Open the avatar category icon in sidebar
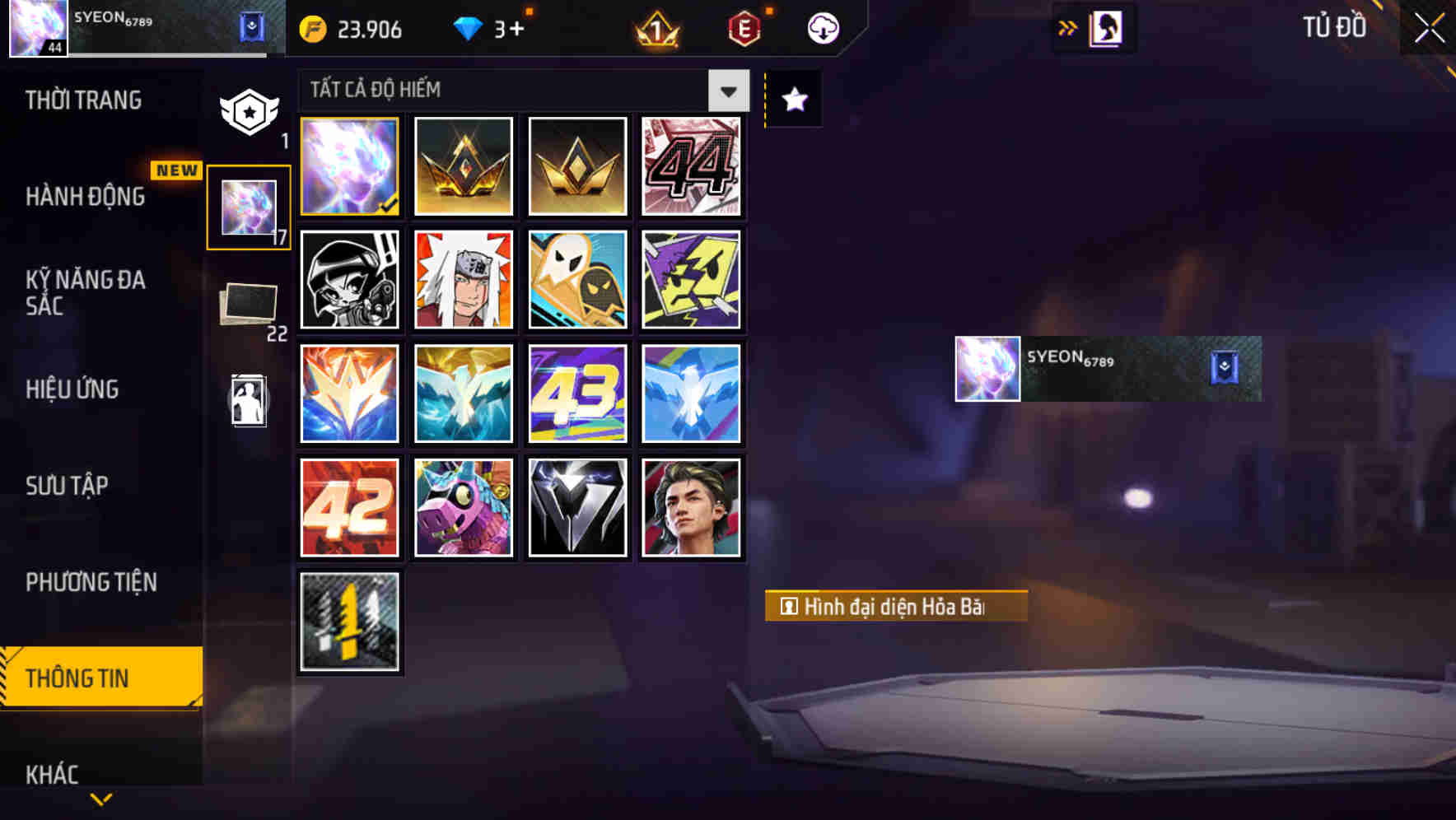 [248, 206]
